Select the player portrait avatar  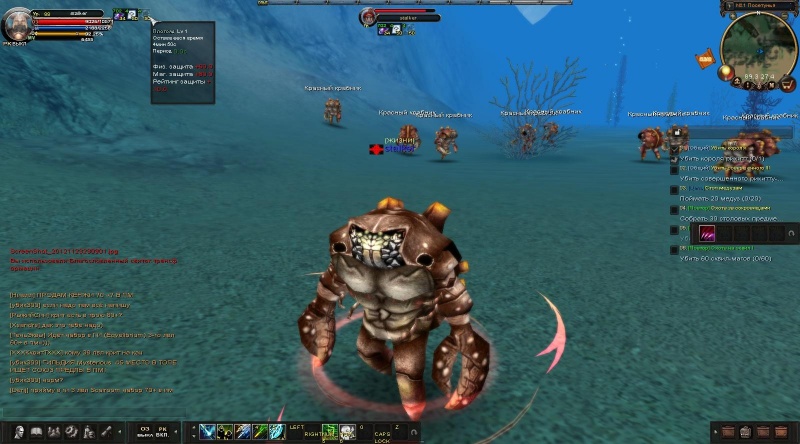16,24
